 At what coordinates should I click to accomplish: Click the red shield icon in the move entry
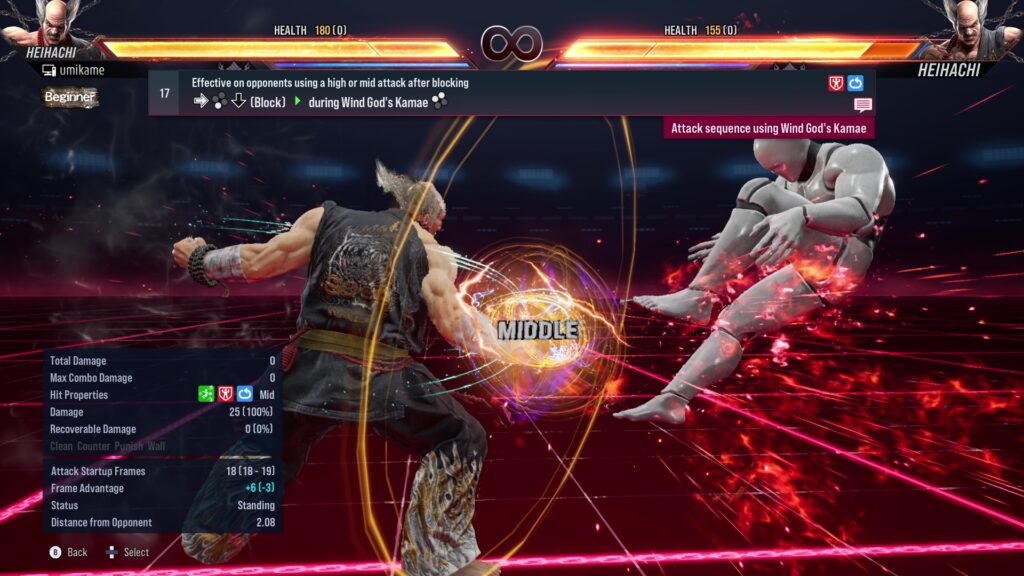click(836, 83)
